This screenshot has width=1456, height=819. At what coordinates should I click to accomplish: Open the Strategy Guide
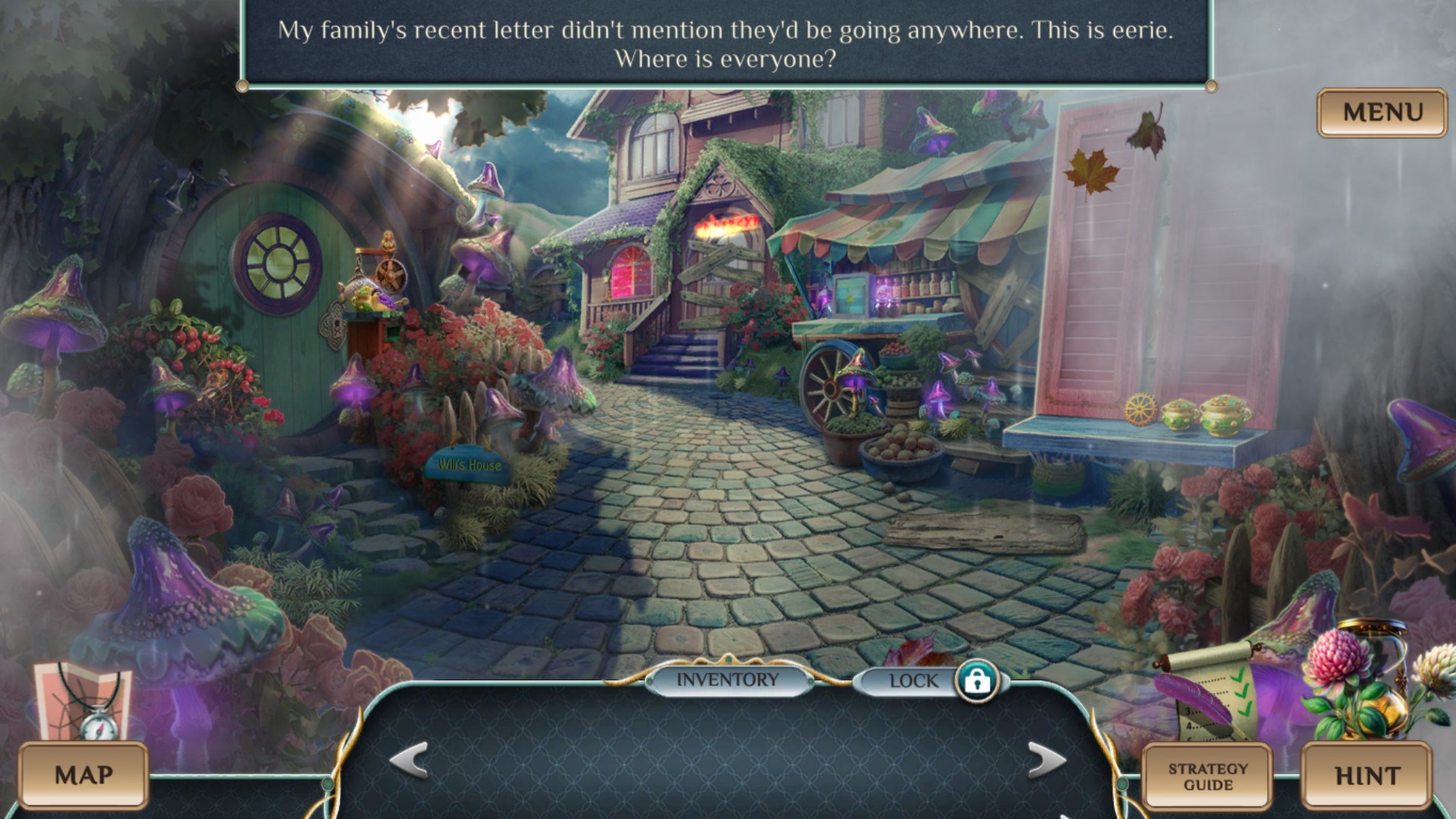coord(1207,777)
